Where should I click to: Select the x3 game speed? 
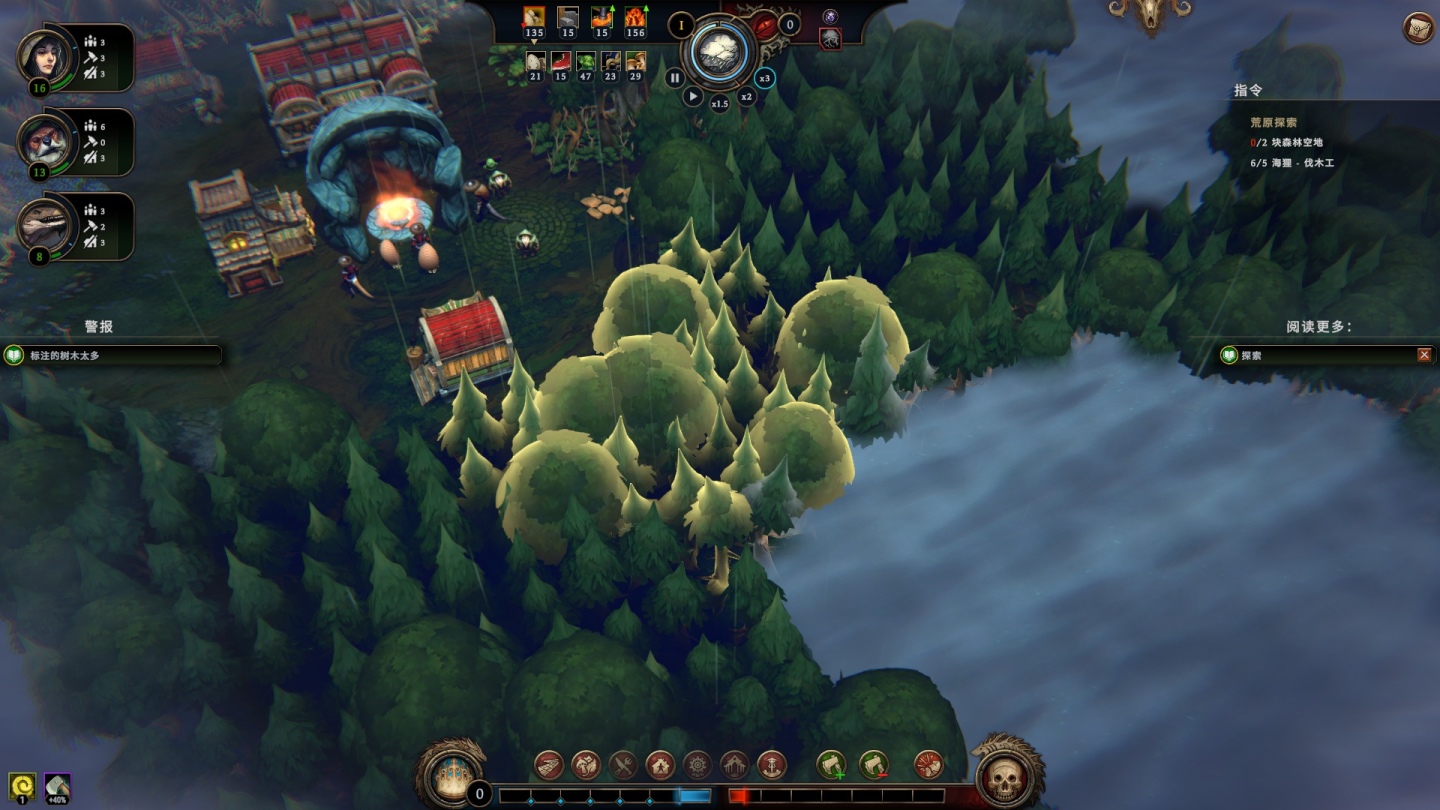coord(765,78)
